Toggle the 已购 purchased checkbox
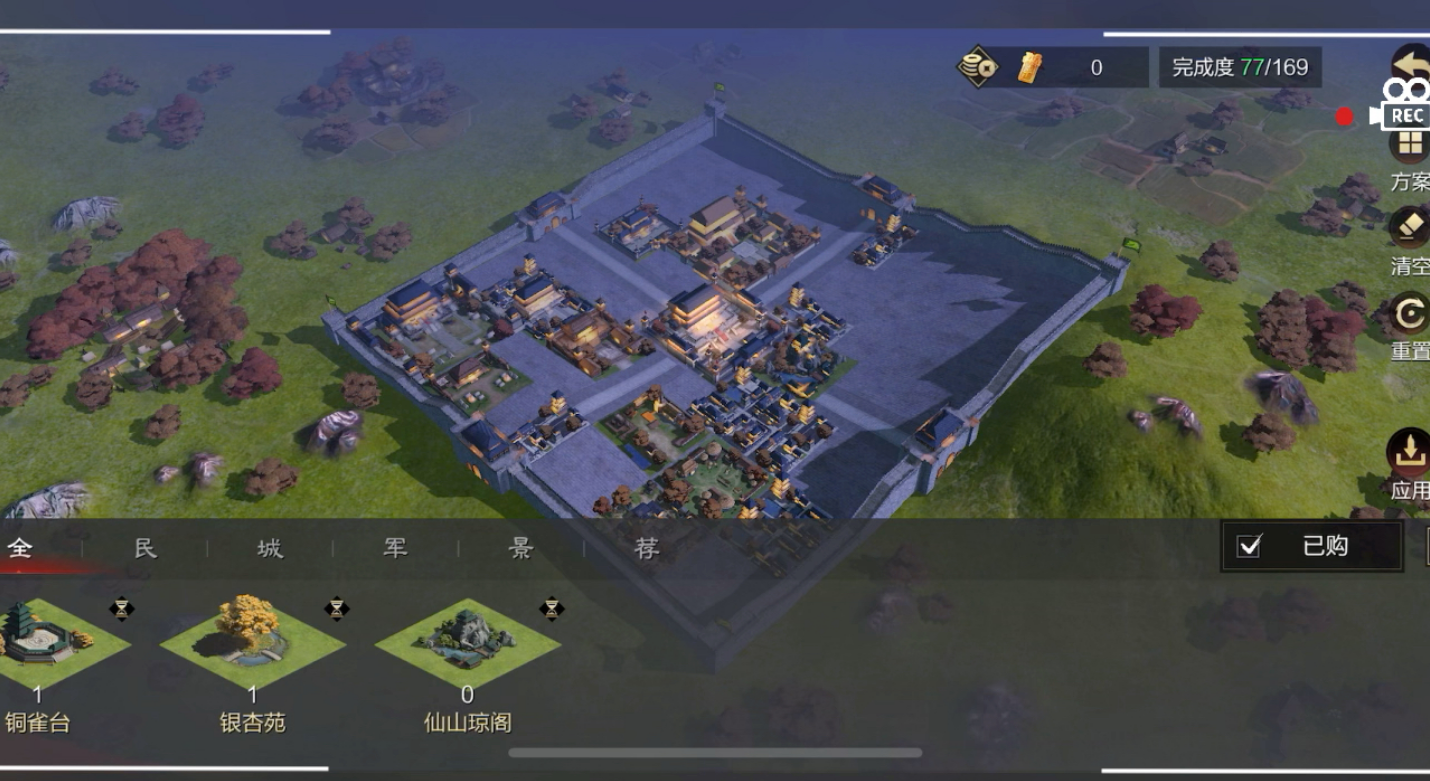 [x=1249, y=546]
